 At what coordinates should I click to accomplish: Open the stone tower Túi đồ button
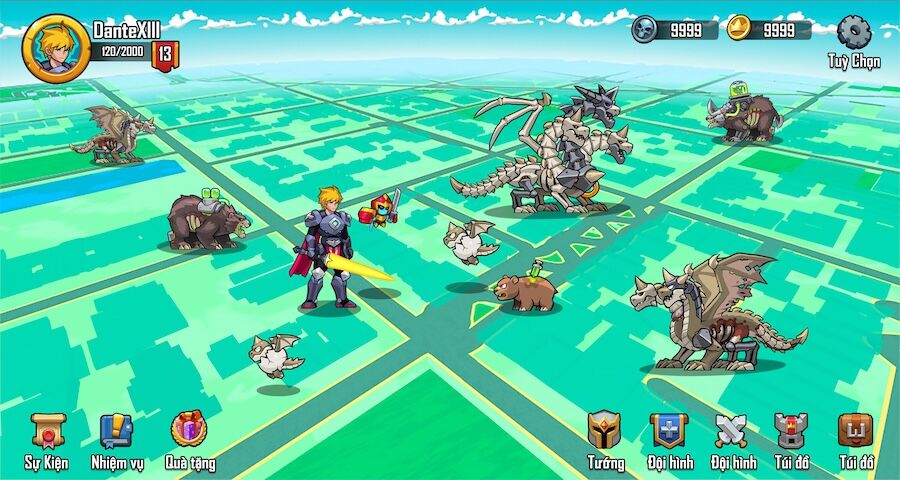tap(792, 431)
